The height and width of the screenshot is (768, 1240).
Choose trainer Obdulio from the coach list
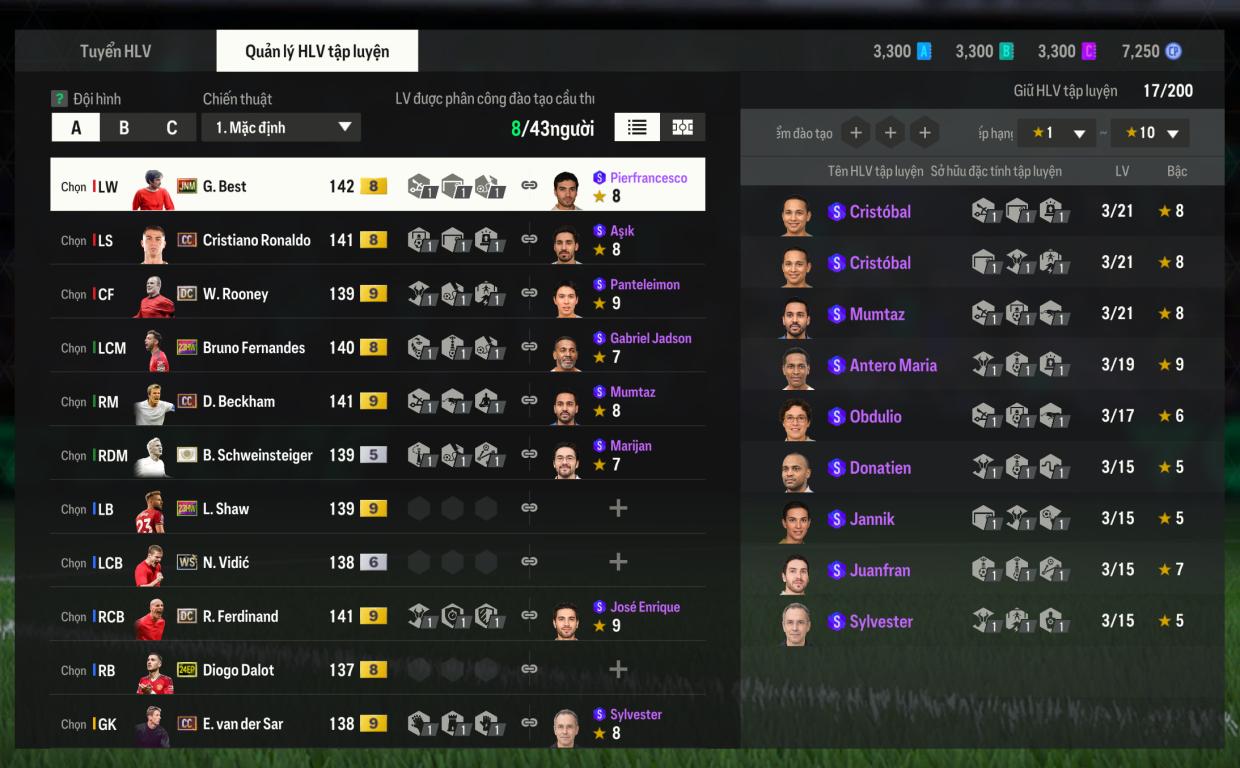point(875,416)
